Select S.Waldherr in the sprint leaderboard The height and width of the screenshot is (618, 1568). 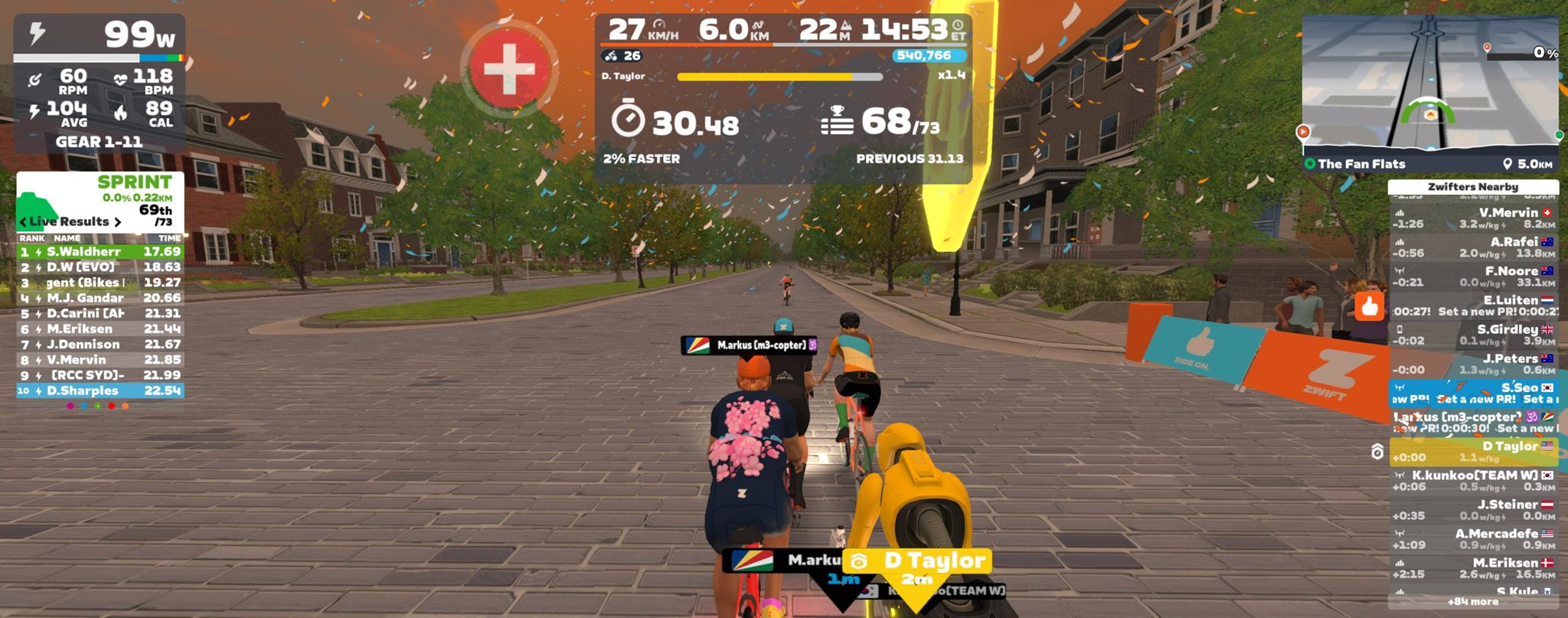point(100,252)
